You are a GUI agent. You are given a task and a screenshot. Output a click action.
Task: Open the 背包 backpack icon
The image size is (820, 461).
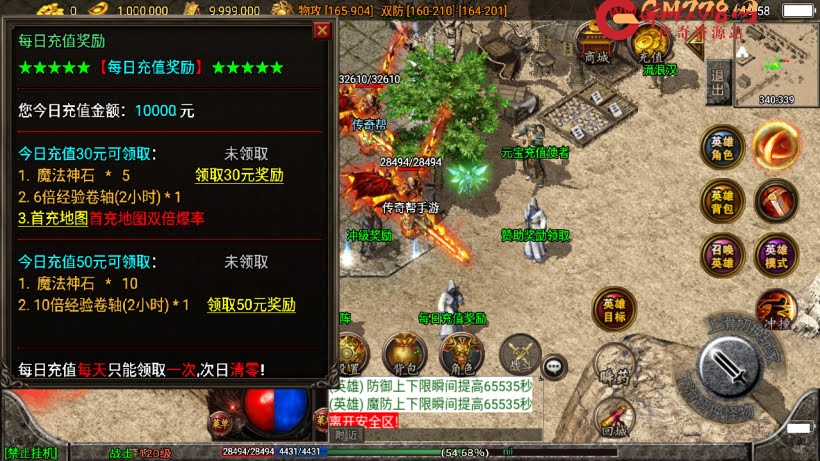tap(405, 354)
